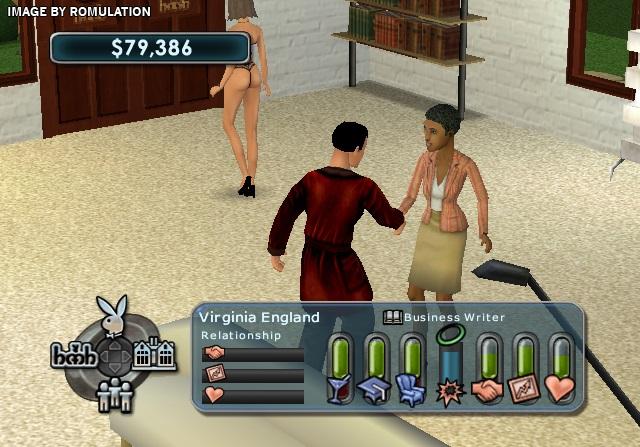
Task: Click the chart picture need icon
Action: (x=525, y=390)
